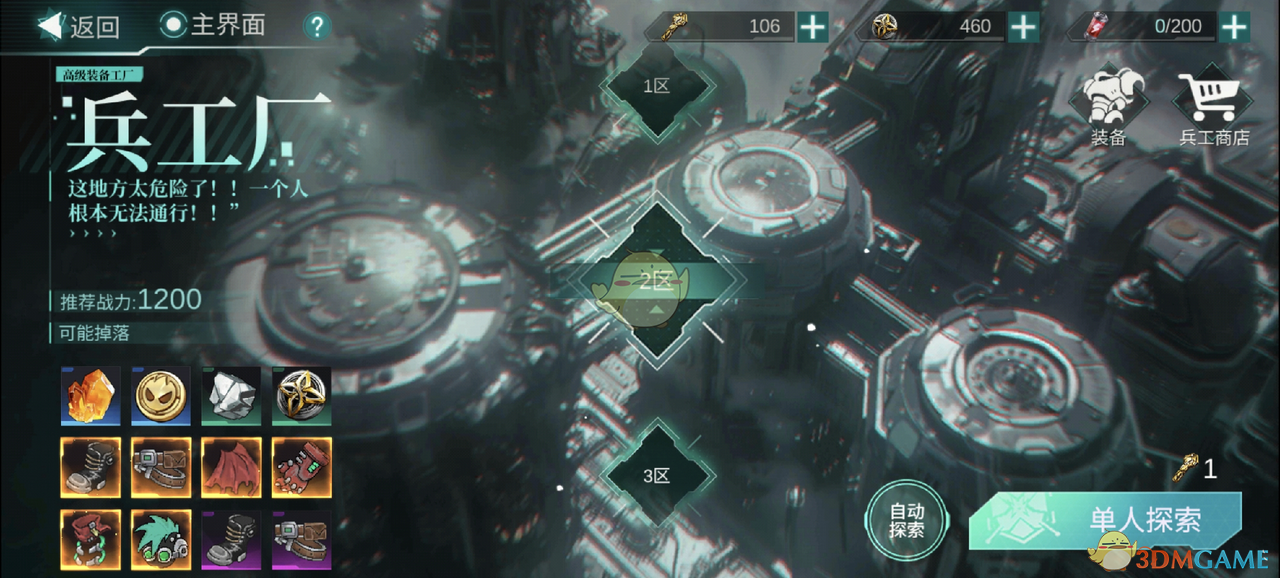This screenshot has width=1280, height=578.
Task: Add more red potion stamina
Action: click(1235, 26)
